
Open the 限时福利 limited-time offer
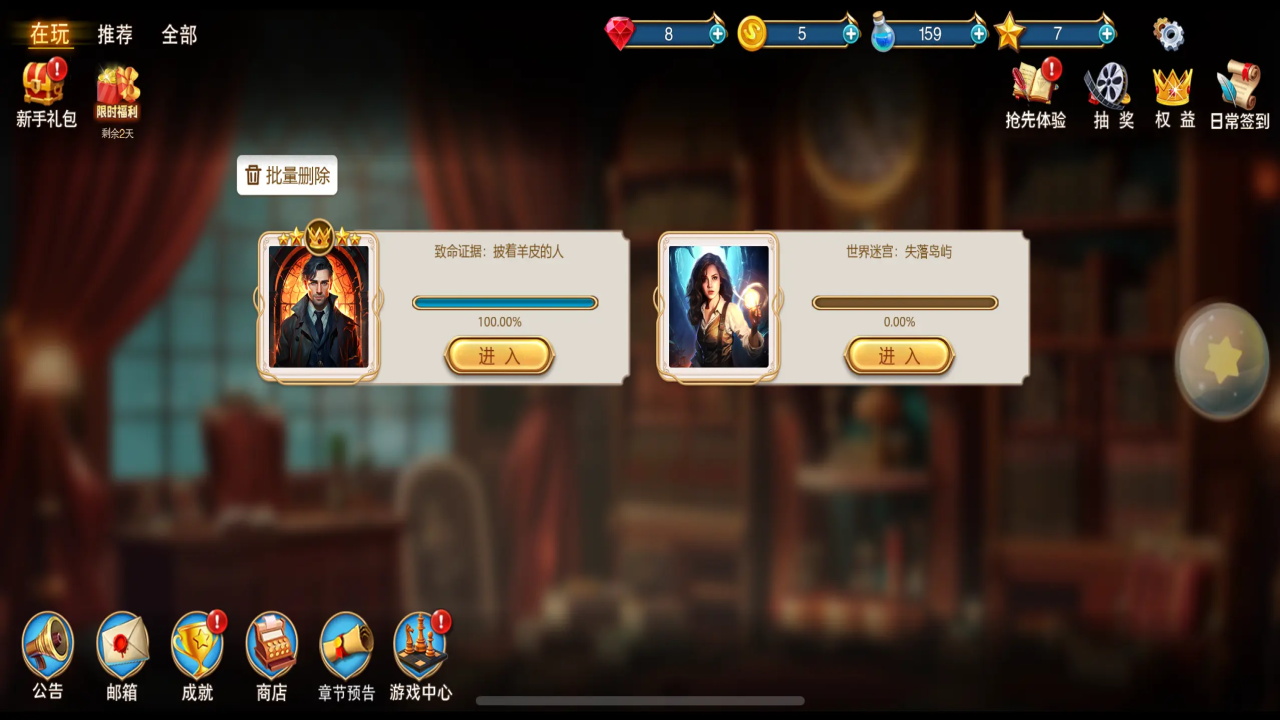(x=117, y=95)
